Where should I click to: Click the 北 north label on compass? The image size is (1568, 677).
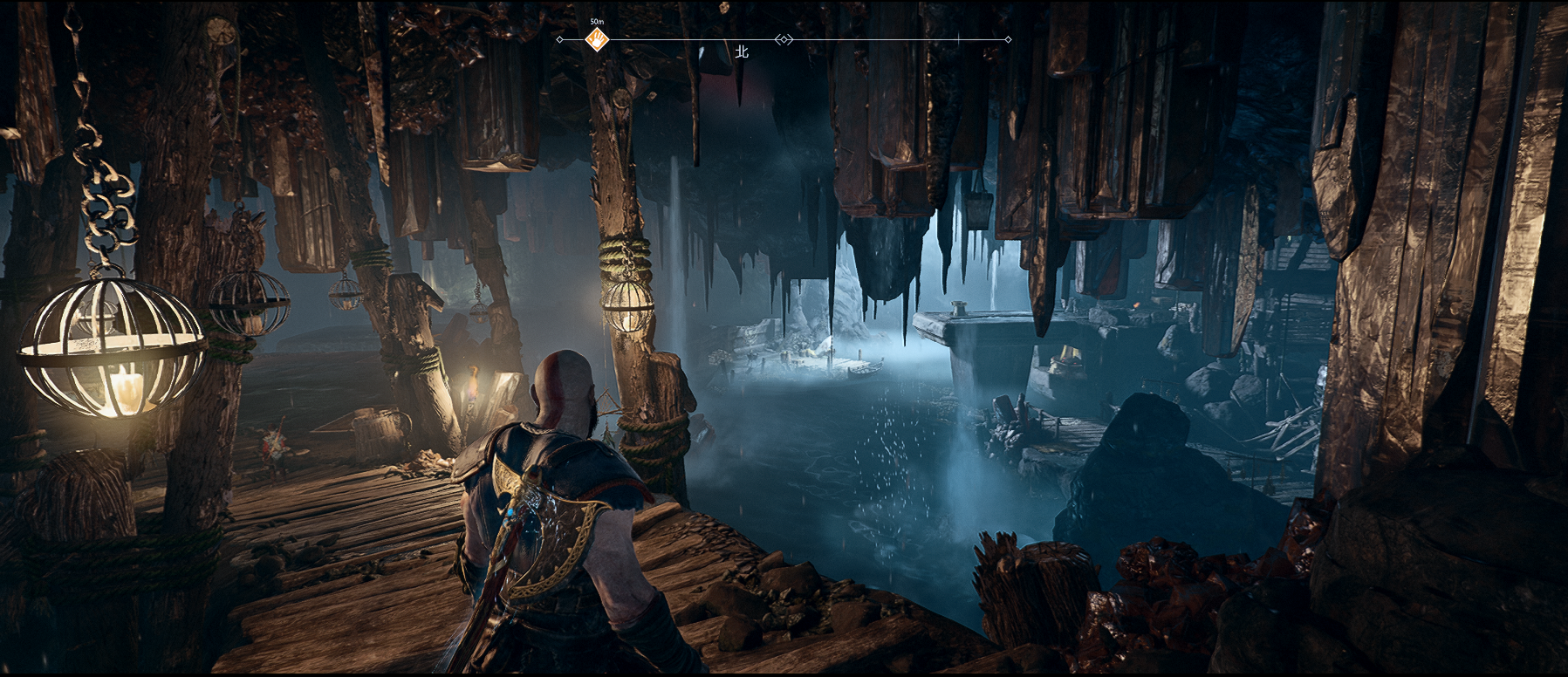pyautogui.click(x=742, y=52)
